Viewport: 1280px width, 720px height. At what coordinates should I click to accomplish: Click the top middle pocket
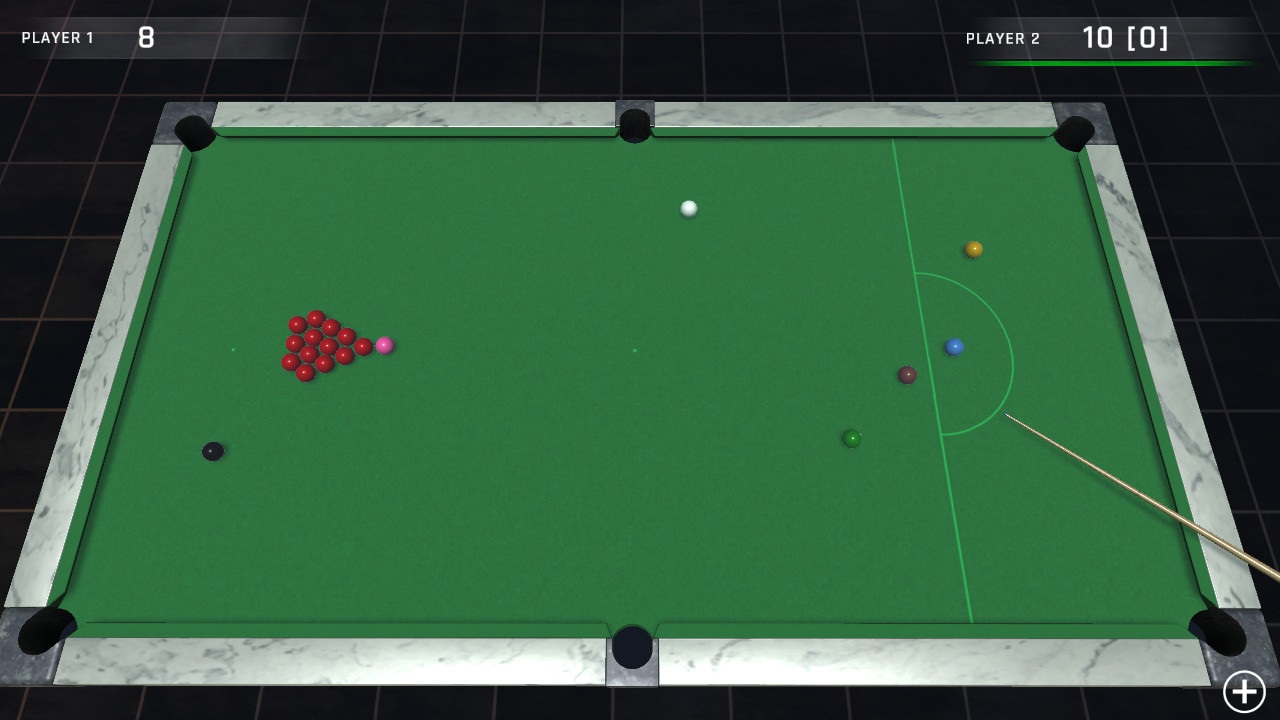click(x=633, y=124)
